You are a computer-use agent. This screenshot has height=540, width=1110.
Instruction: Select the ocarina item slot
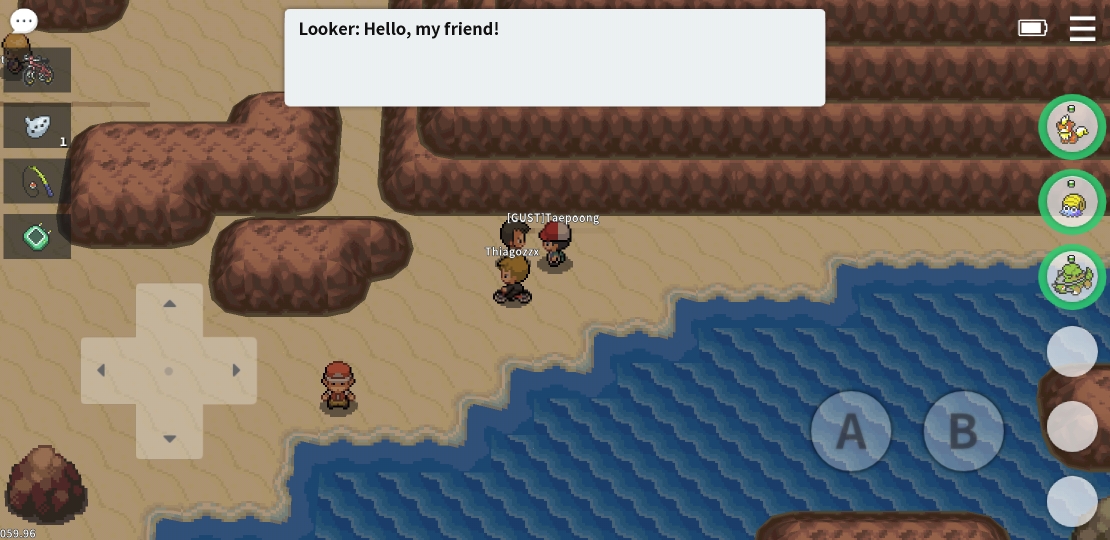[x=37, y=126]
